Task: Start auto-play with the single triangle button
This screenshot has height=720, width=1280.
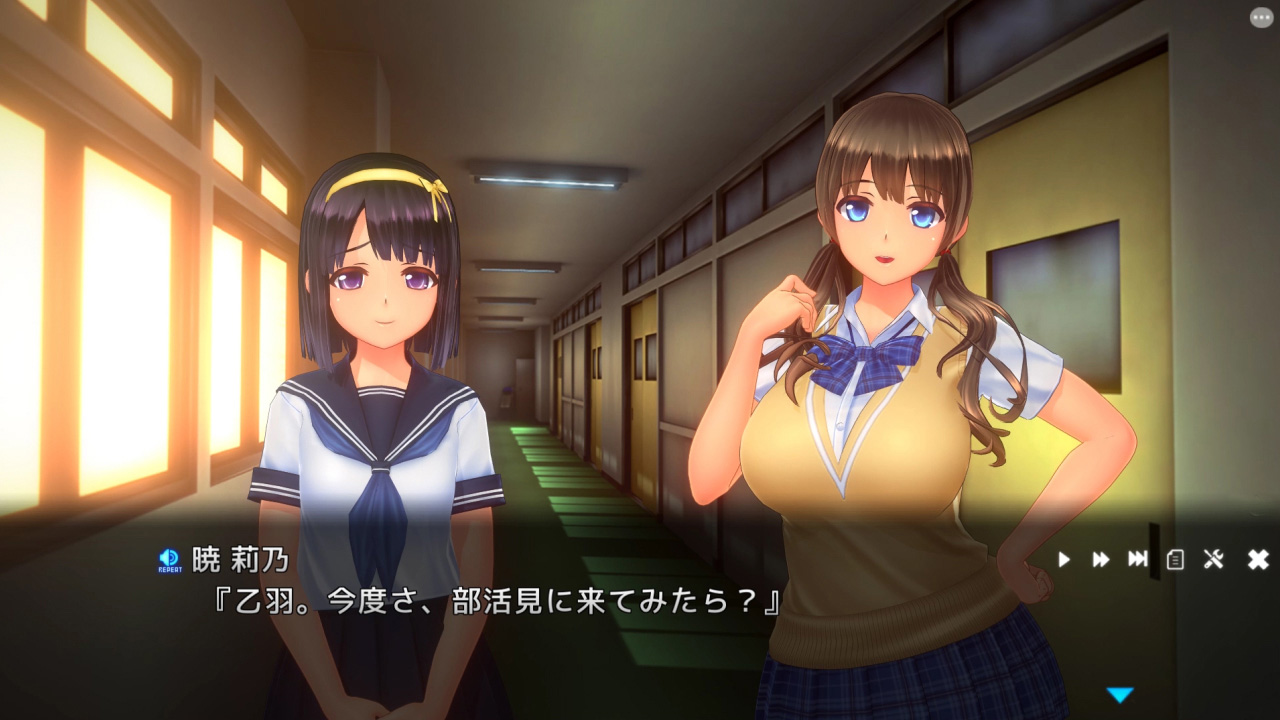Action: 1064,560
